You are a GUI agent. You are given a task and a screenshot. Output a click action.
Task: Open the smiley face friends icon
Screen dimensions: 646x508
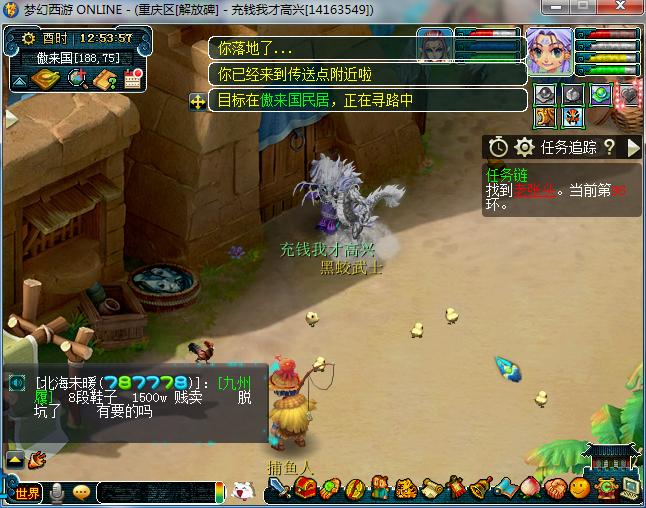pos(579,489)
